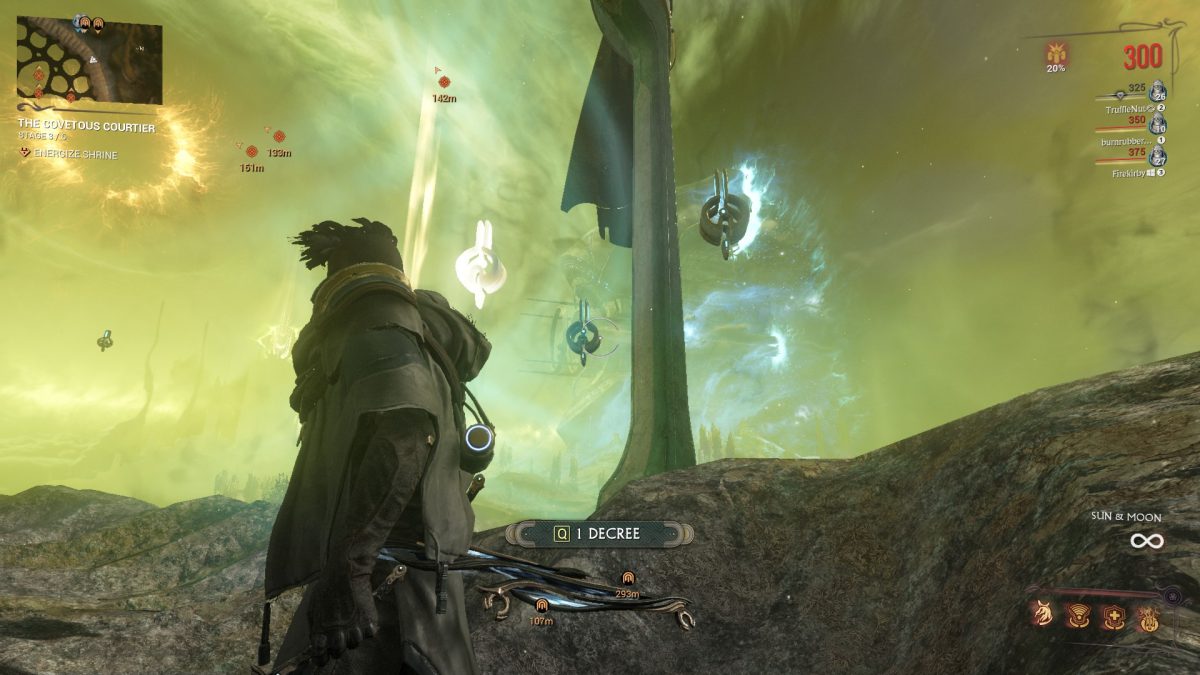
Task: Click the 151m target waypoint marker
Action: coord(252,152)
